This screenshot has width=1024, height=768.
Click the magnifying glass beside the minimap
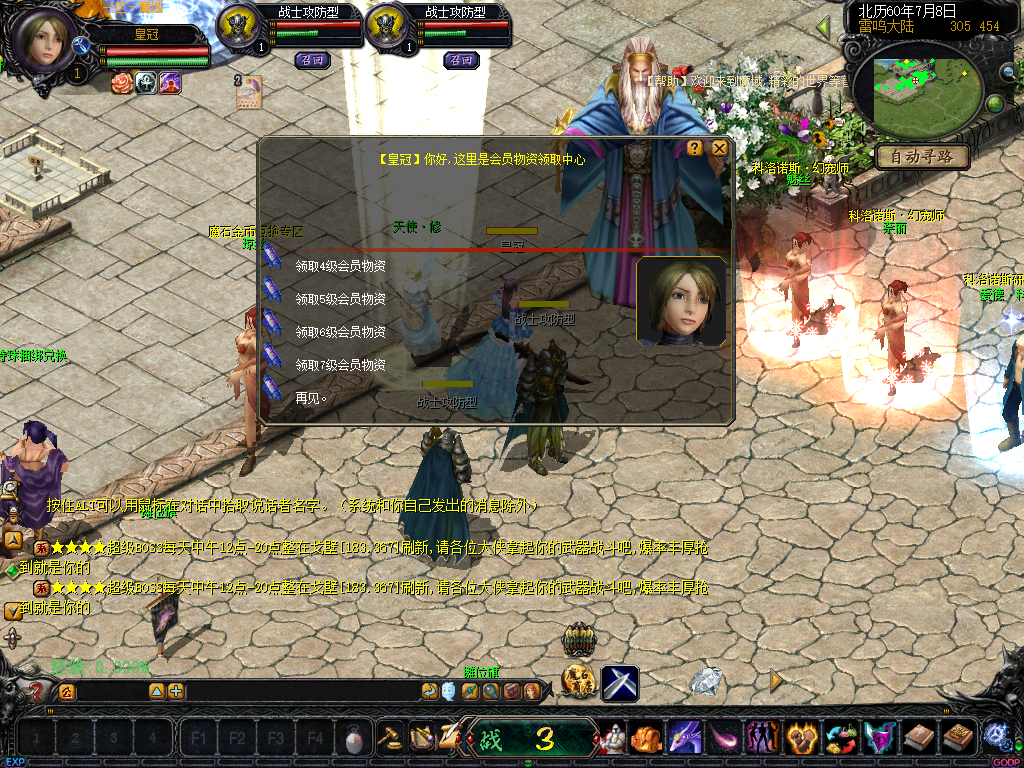click(x=1007, y=72)
